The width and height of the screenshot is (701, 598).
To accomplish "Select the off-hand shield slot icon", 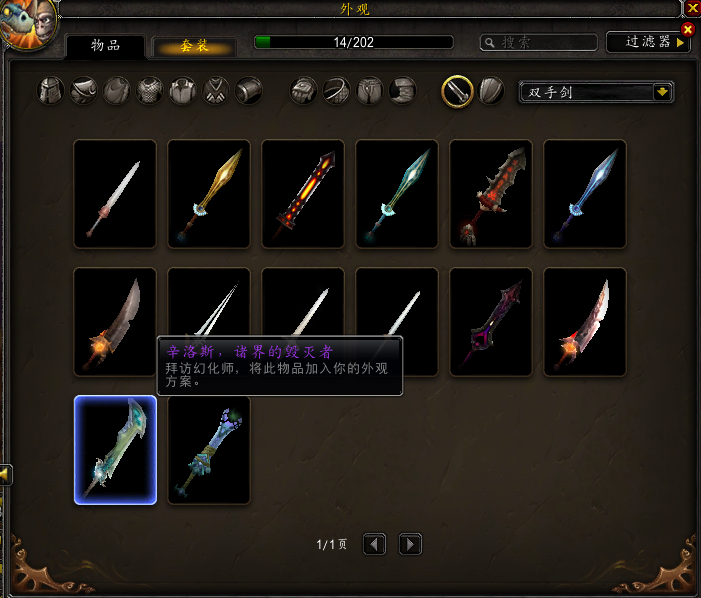I will point(490,91).
